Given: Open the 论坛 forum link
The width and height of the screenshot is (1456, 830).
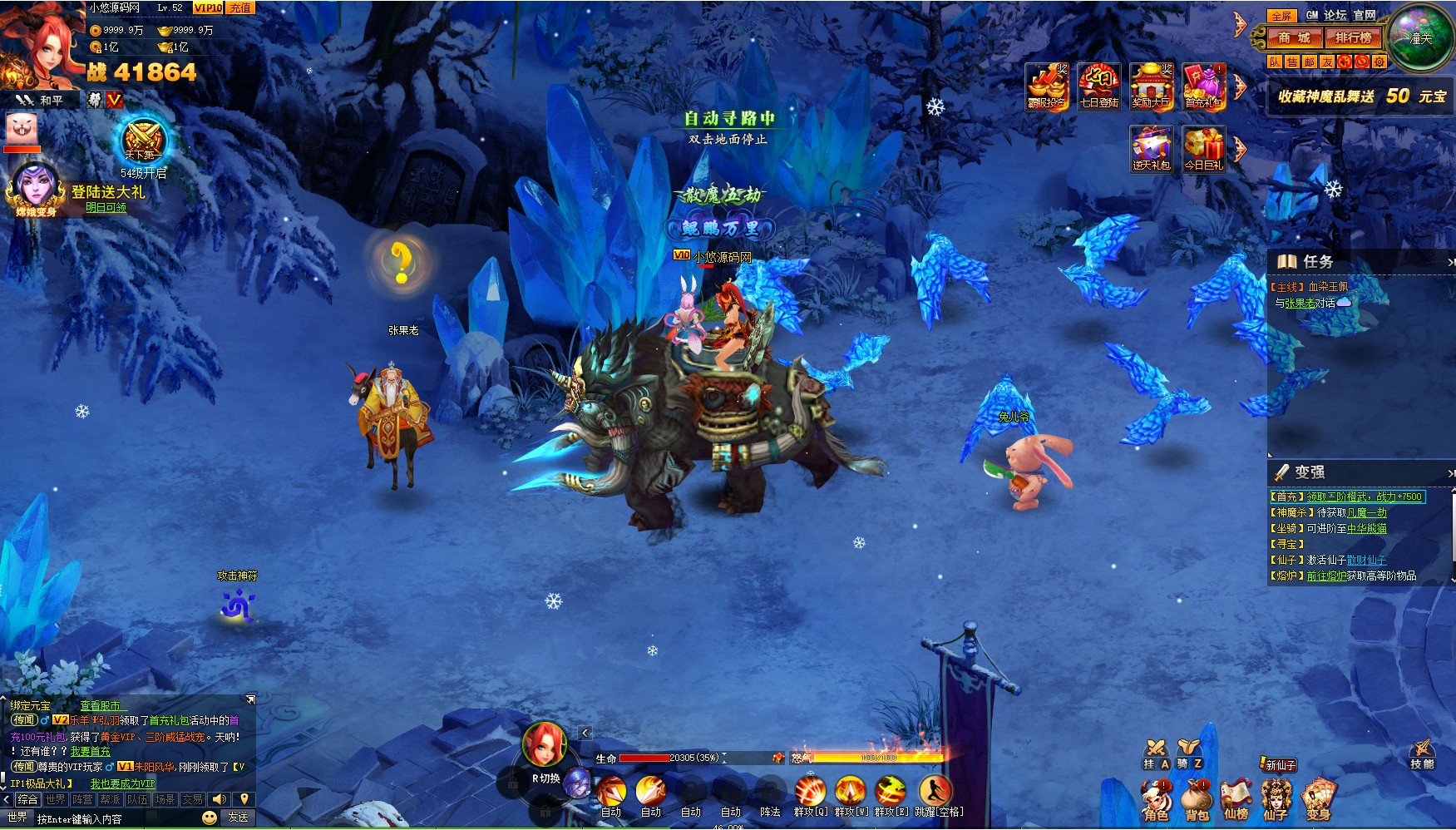Looking at the screenshot, I should 1335,15.
